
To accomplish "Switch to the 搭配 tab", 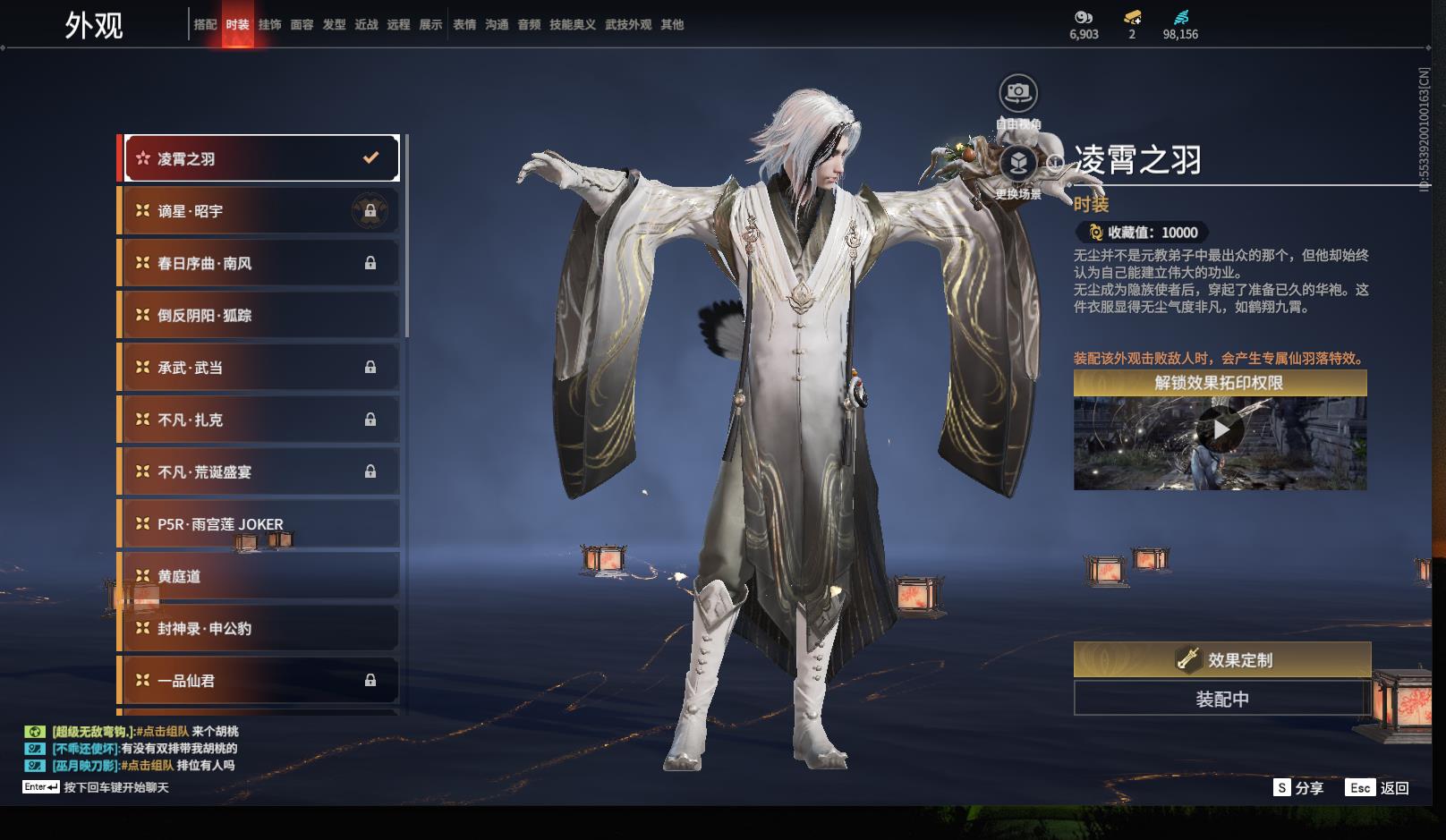I will (205, 24).
